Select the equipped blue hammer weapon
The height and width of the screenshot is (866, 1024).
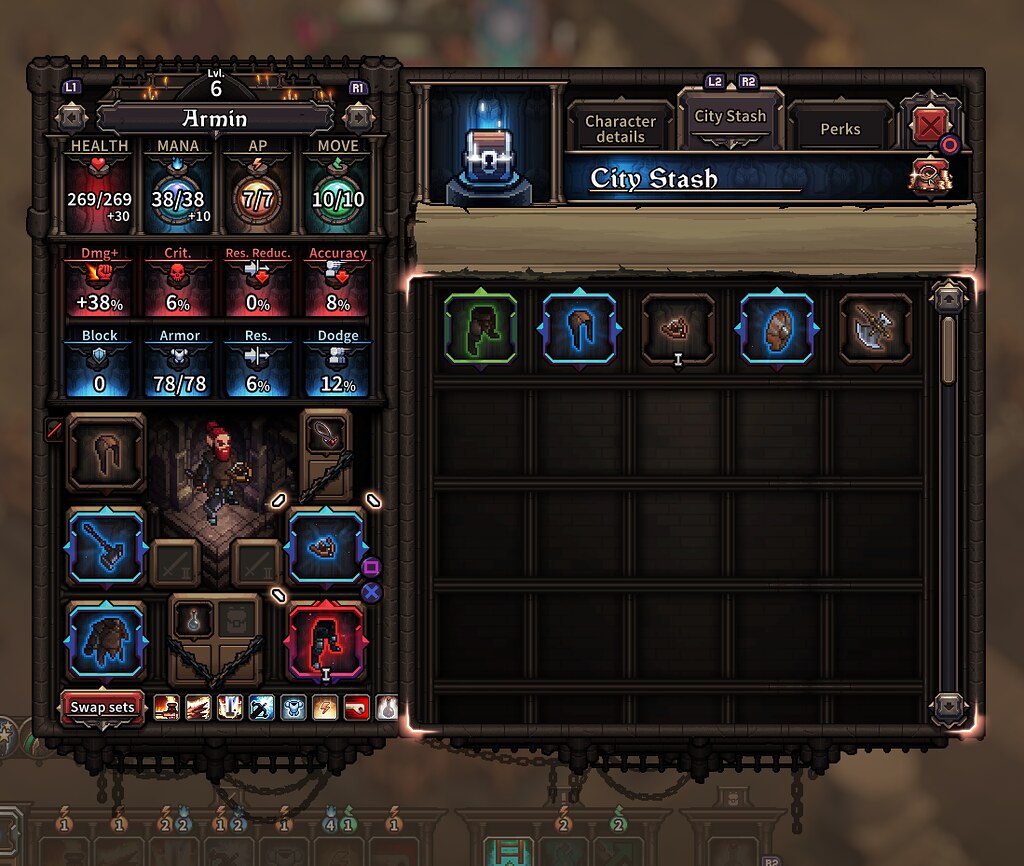(x=106, y=547)
